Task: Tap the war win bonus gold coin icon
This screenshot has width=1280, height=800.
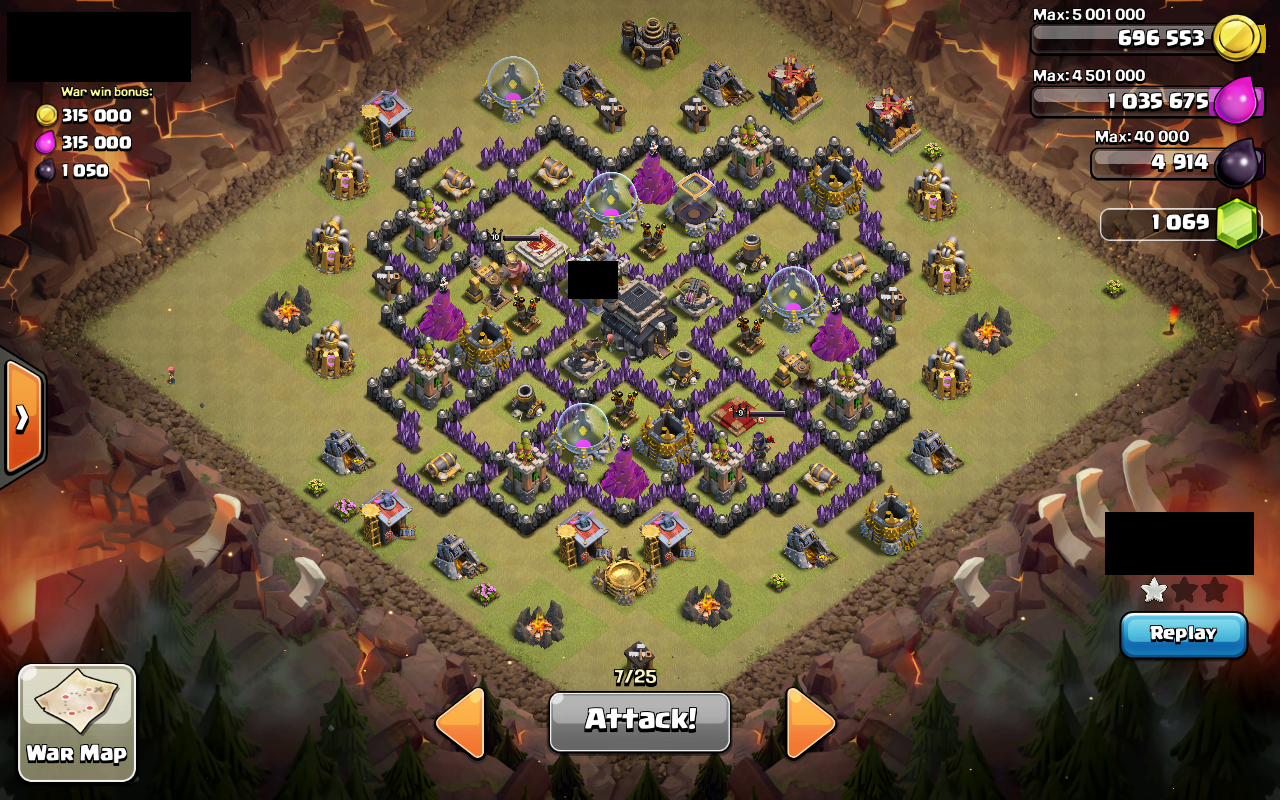Action: click(x=44, y=115)
